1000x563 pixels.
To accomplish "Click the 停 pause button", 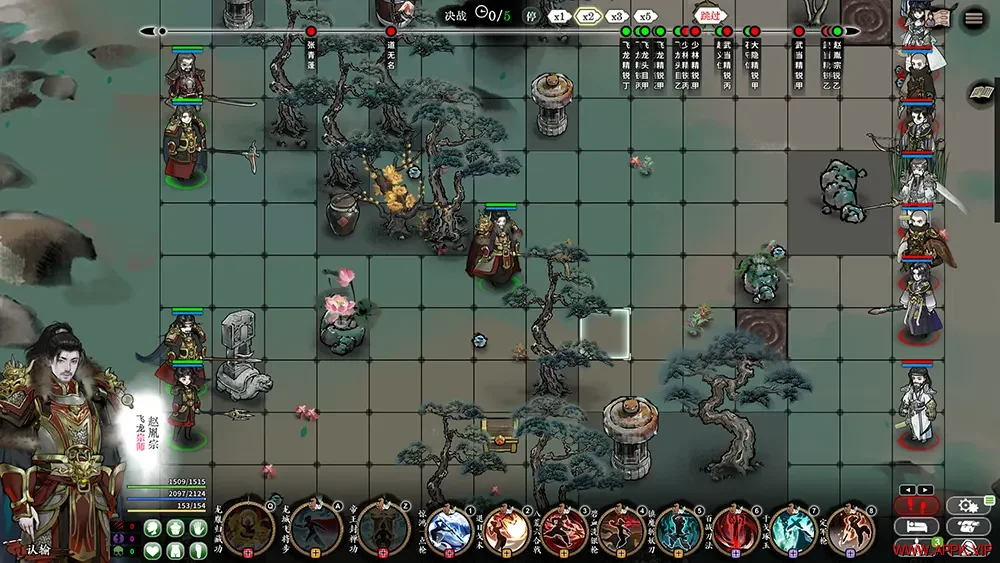I will pyautogui.click(x=531, y=16).
